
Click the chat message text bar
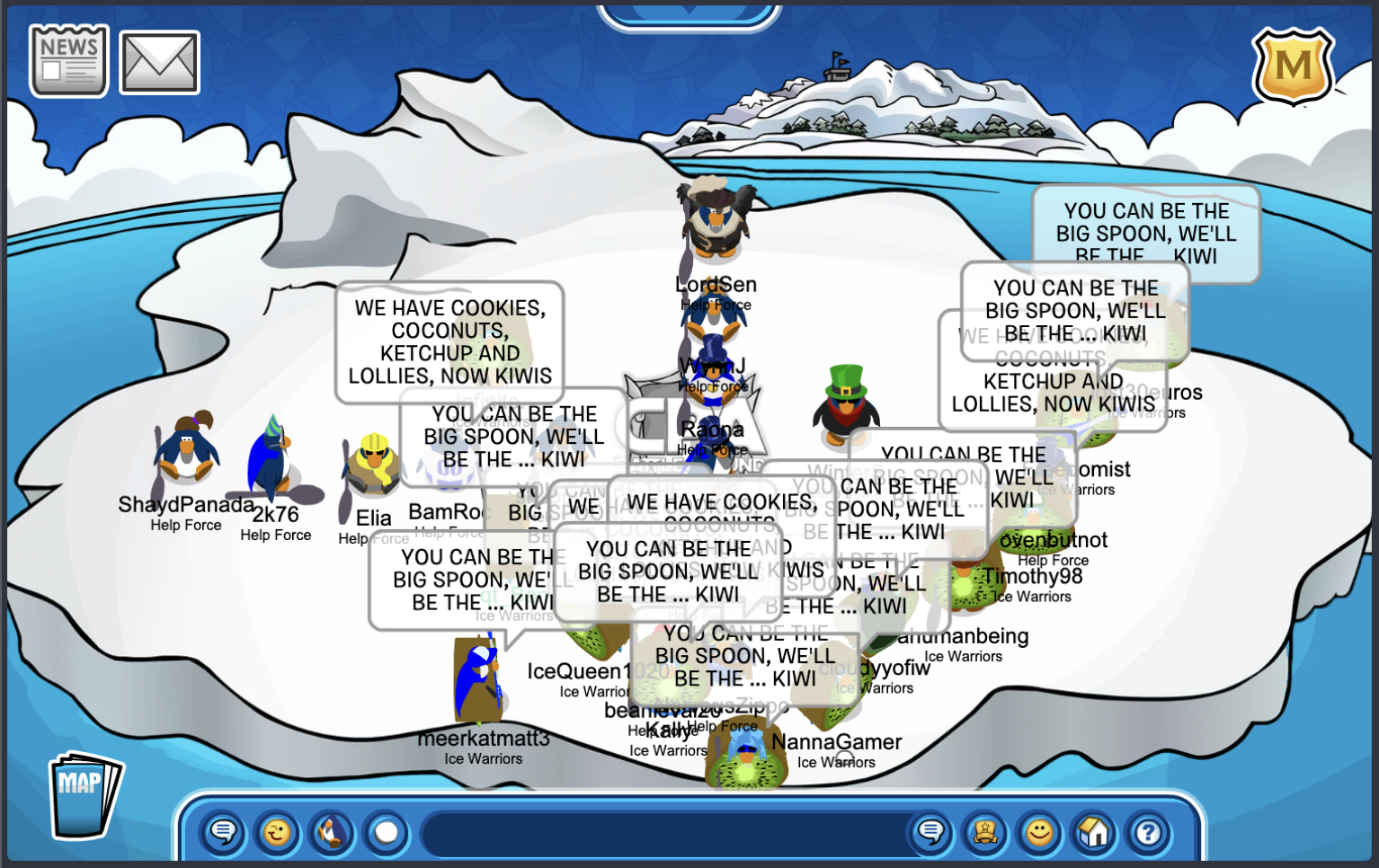(661, 834)
